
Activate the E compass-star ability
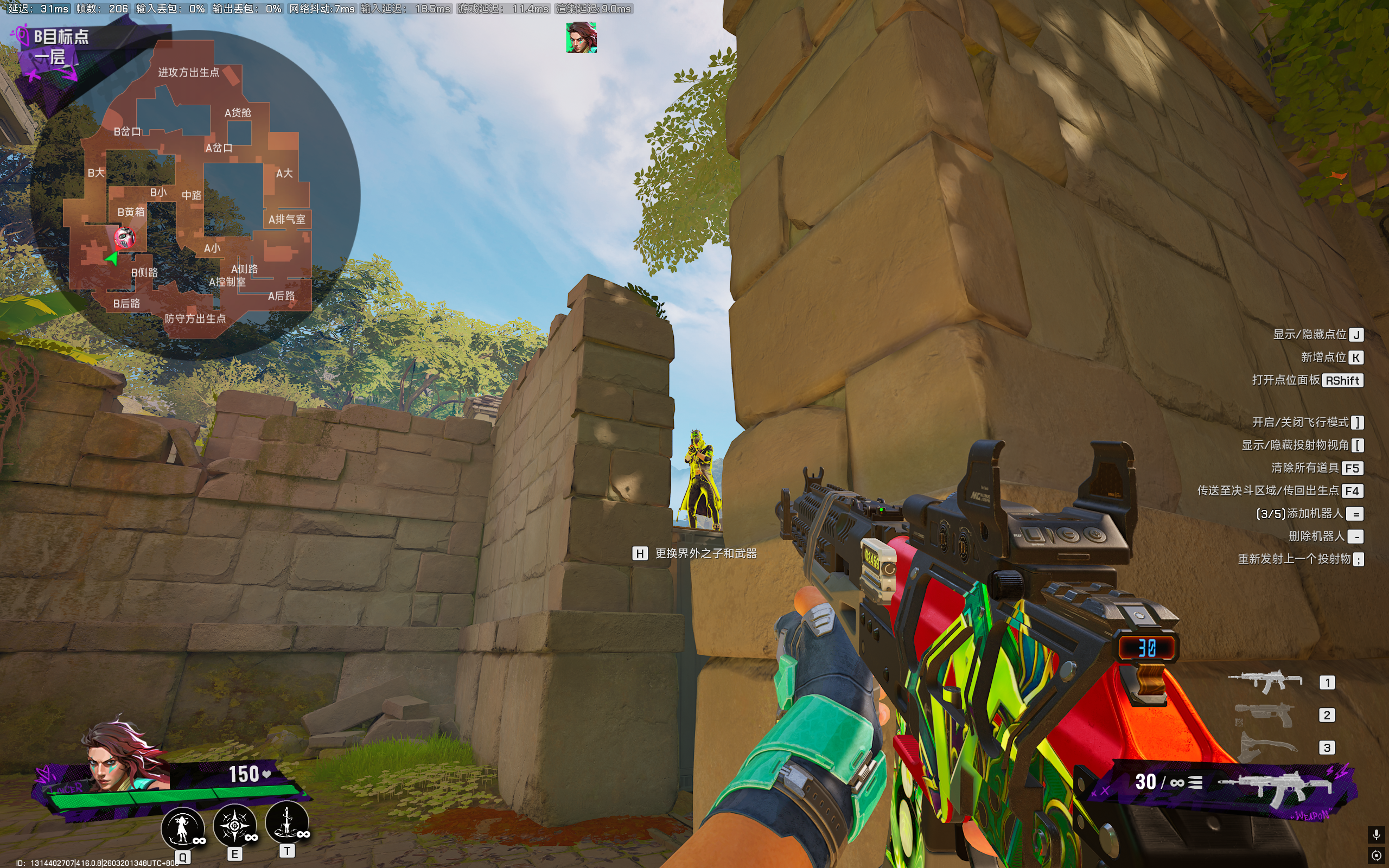(234, 826)
